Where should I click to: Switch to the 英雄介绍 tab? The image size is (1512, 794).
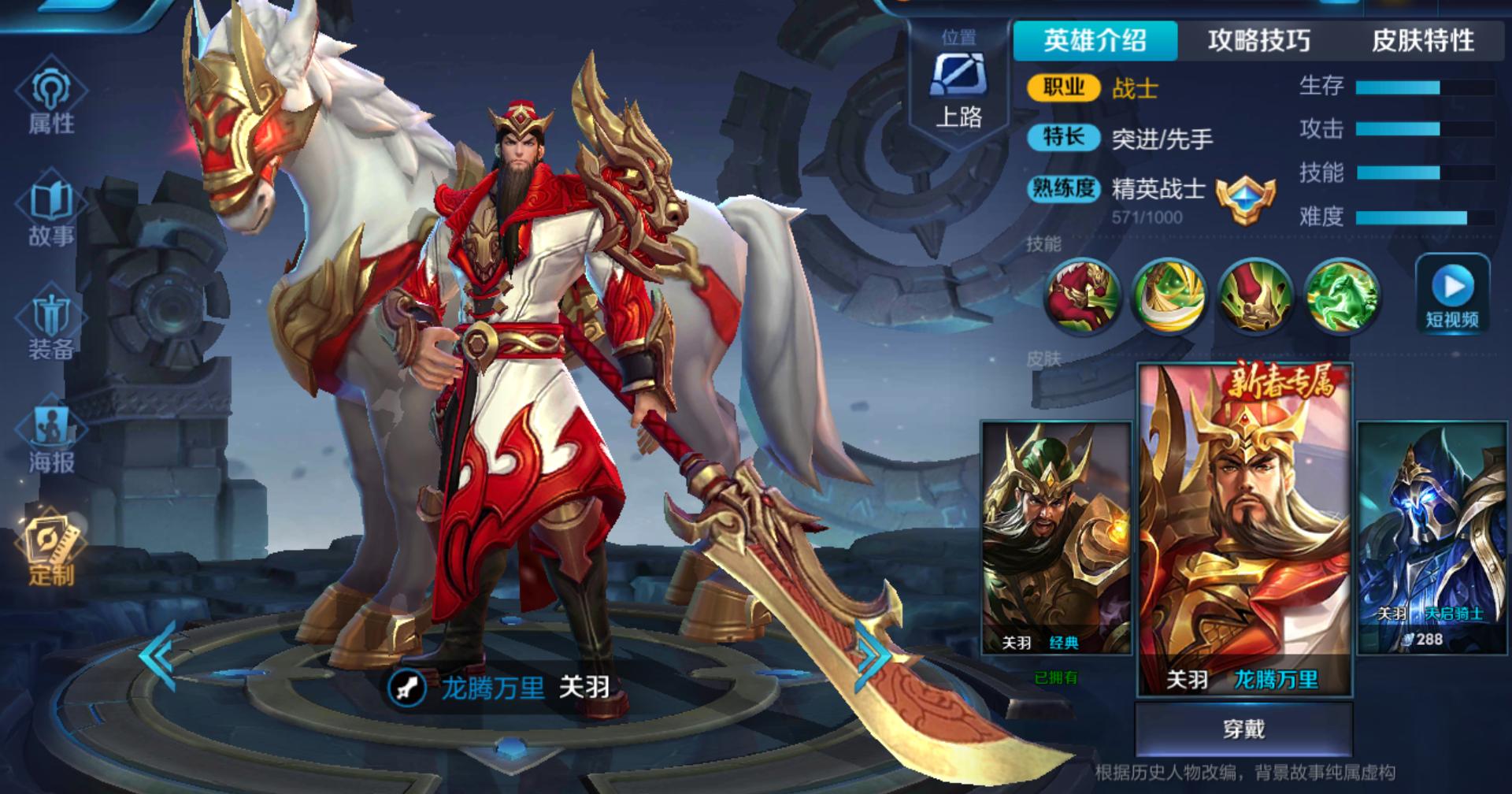(x=1095, y=40)
